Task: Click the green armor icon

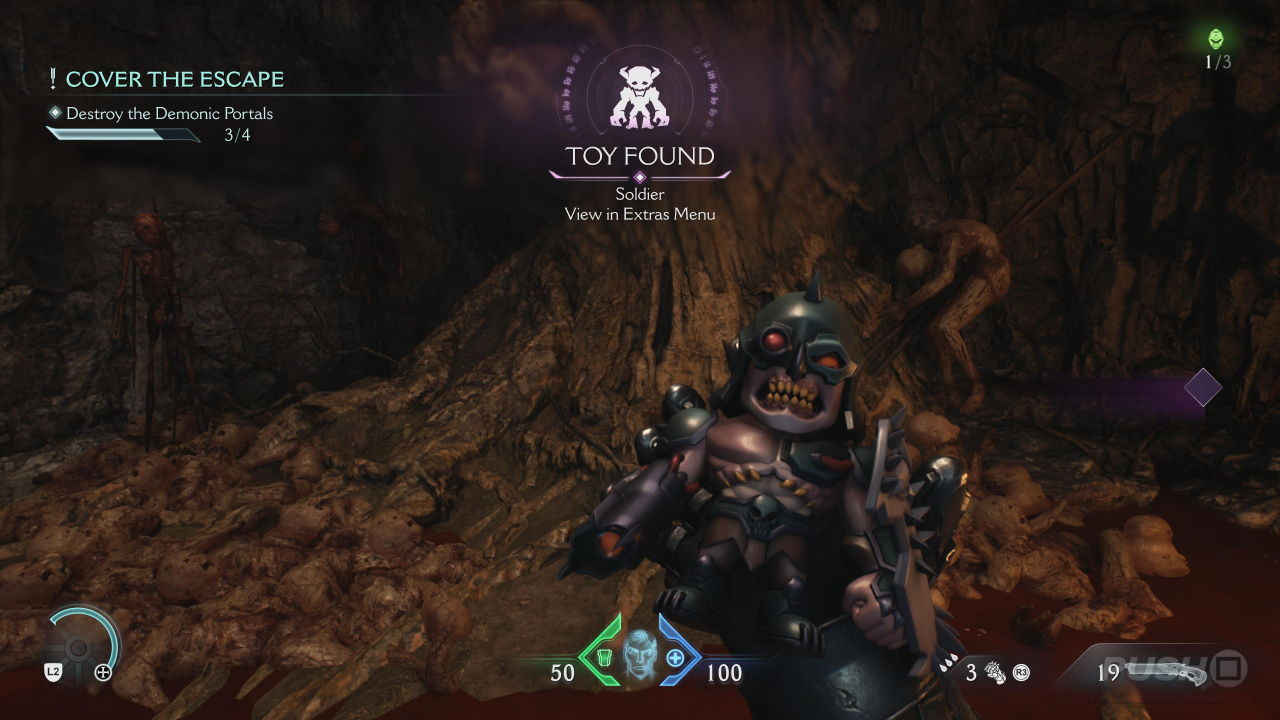Action: pyautogui.click(x=602, y=657)
